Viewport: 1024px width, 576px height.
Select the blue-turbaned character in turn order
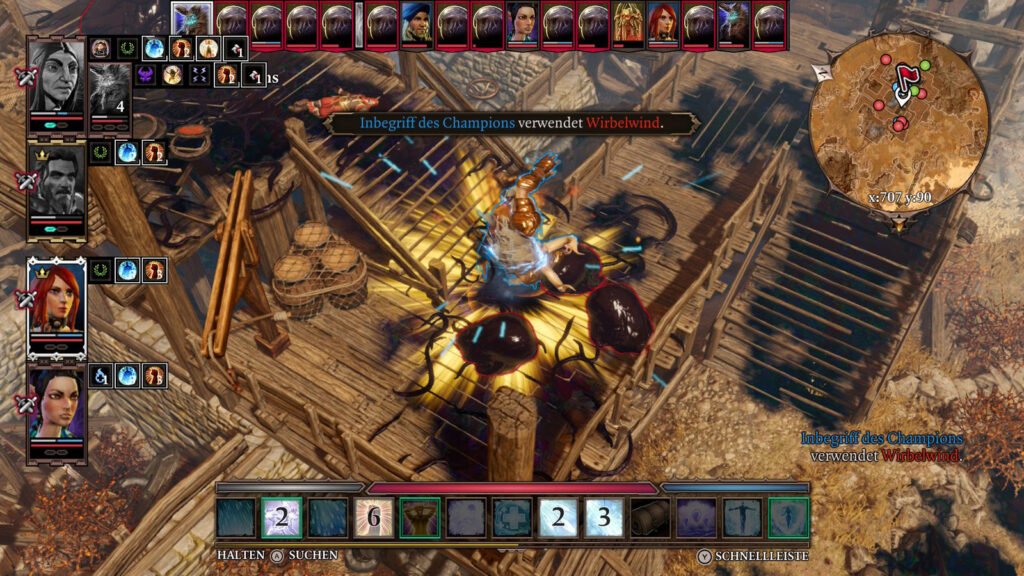[x=416, y=23]
